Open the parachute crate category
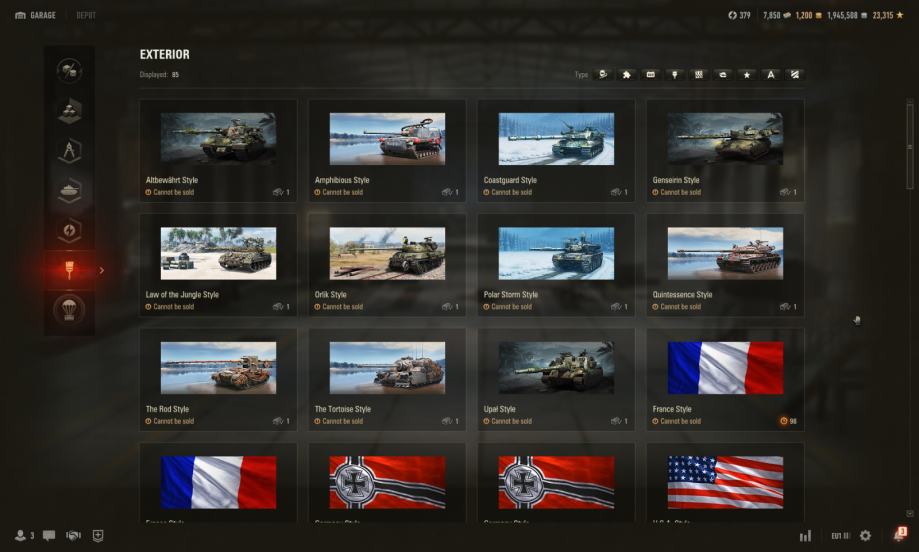The height and width of the screenshot is (552, 919). pos(70,310)
